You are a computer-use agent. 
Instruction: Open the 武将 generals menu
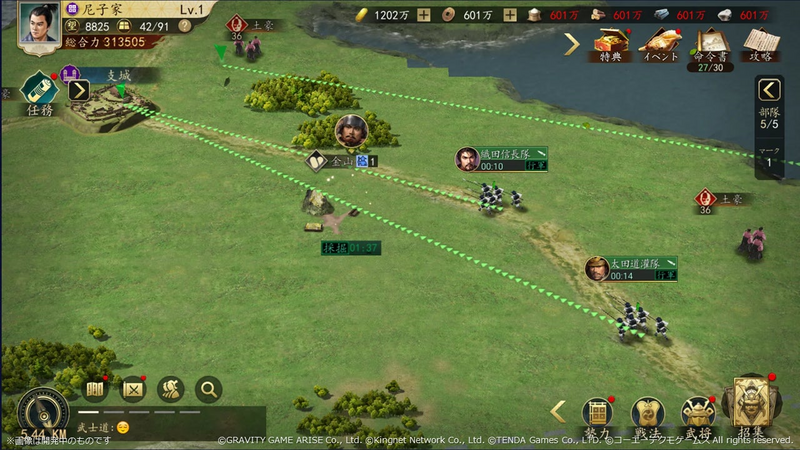click(x=697, y=412)
